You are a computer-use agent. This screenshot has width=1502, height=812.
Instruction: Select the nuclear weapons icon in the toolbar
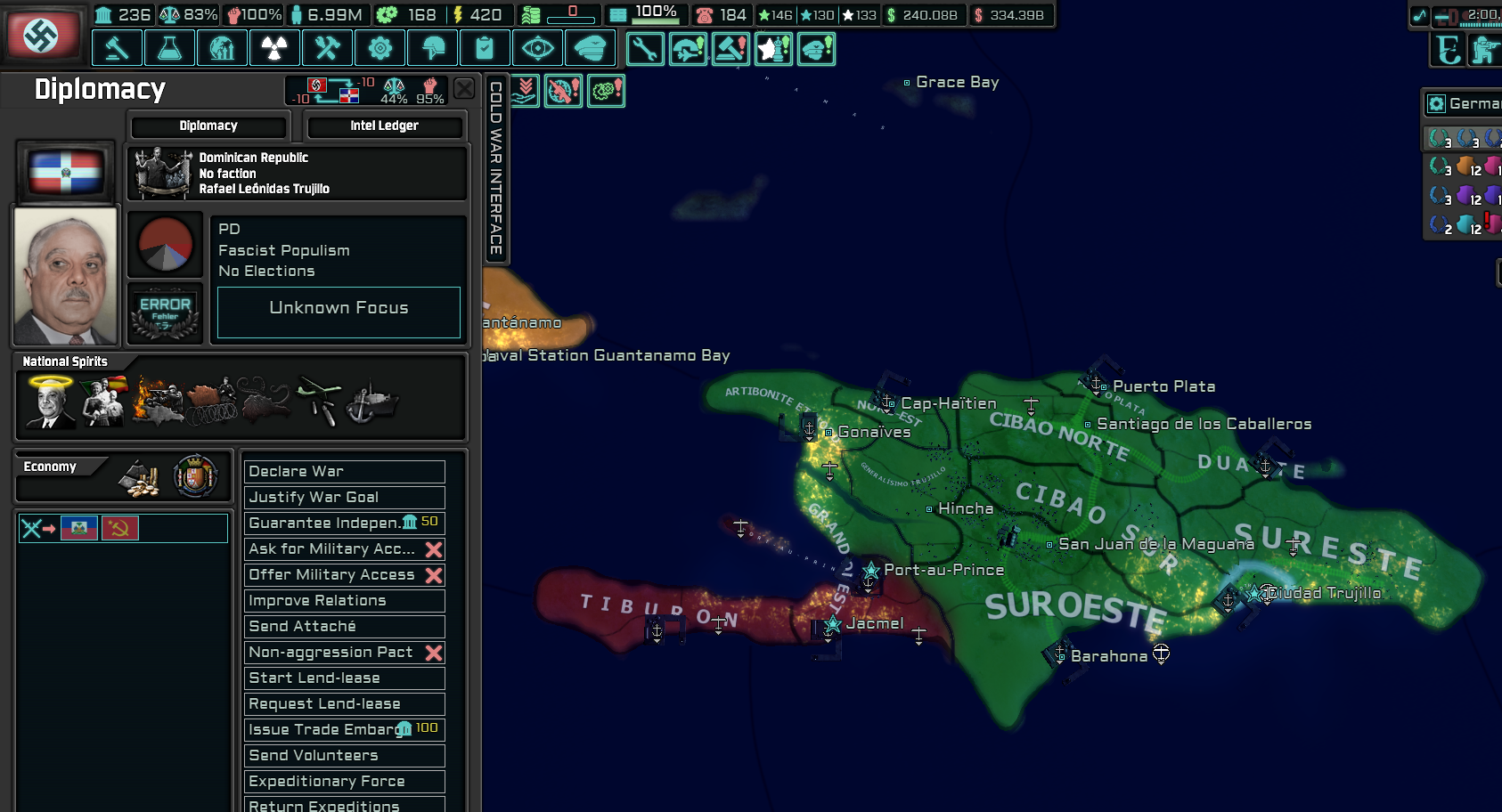tap(274, 48)
